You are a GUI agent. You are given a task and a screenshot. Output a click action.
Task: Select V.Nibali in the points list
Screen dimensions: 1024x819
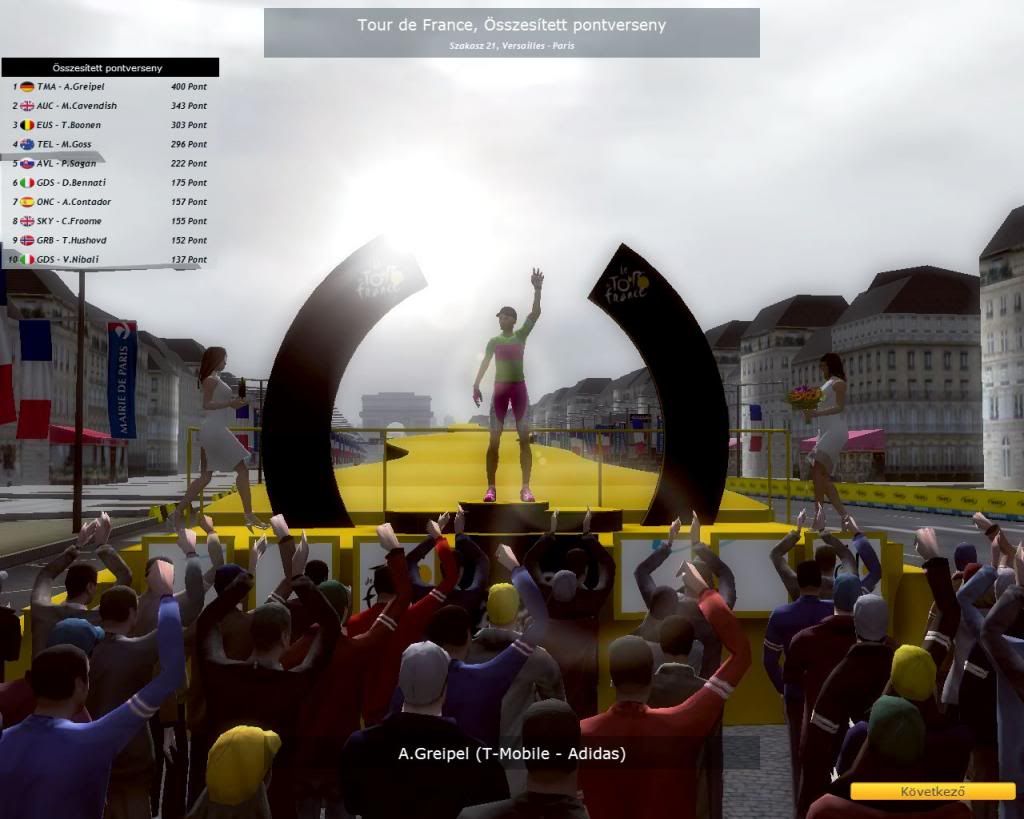(109, 260)
